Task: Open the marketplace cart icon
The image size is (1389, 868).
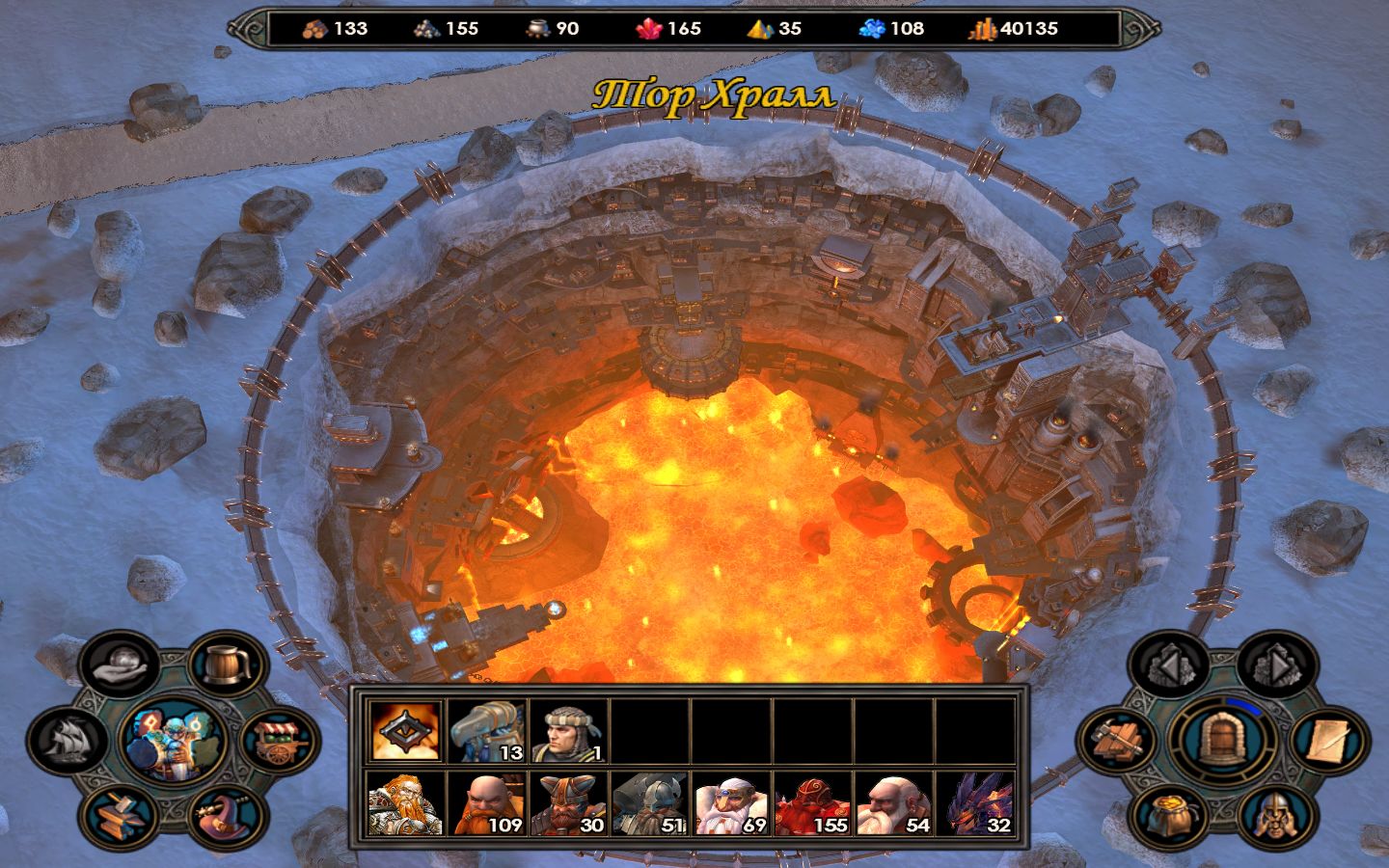Action: [x=279, y=742]
